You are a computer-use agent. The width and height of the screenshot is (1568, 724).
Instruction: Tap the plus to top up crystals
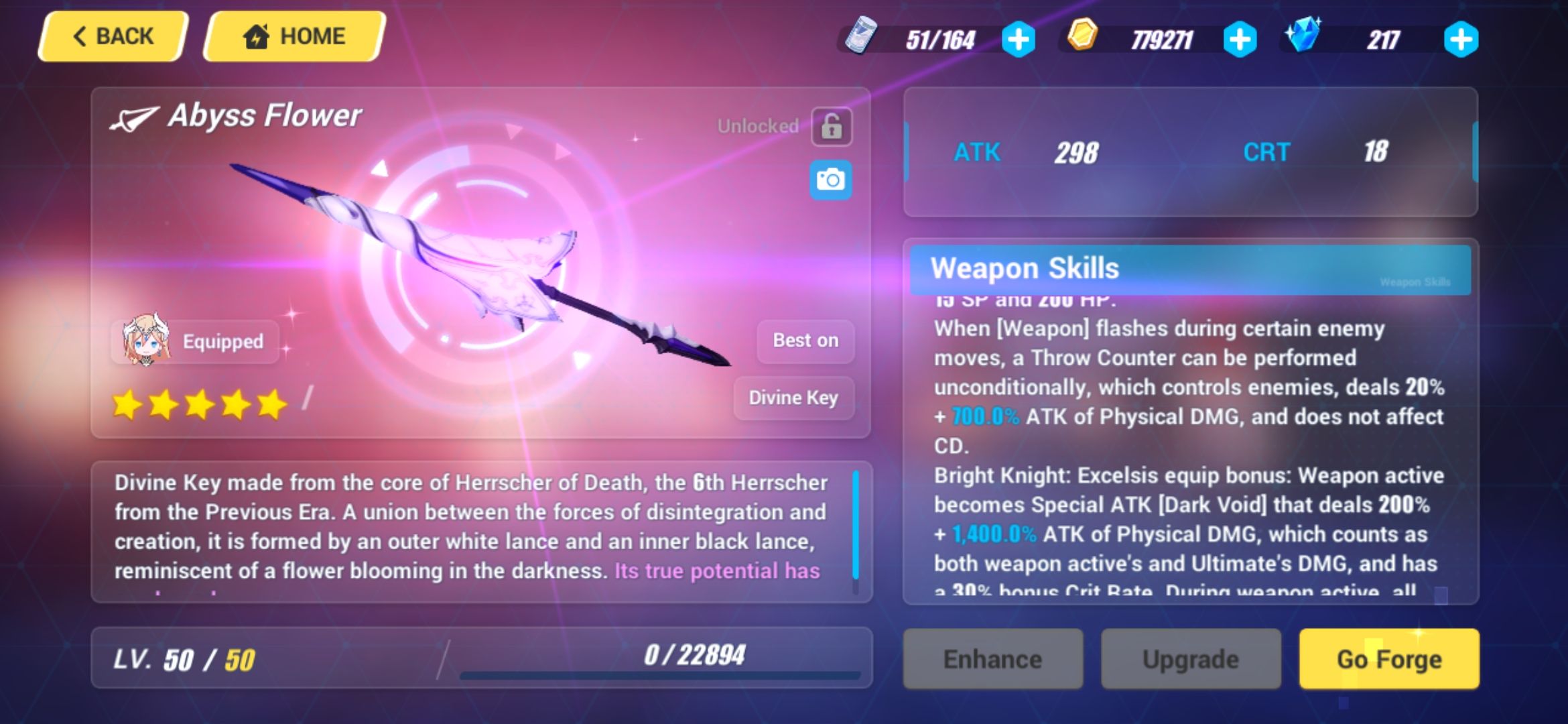1461,38
